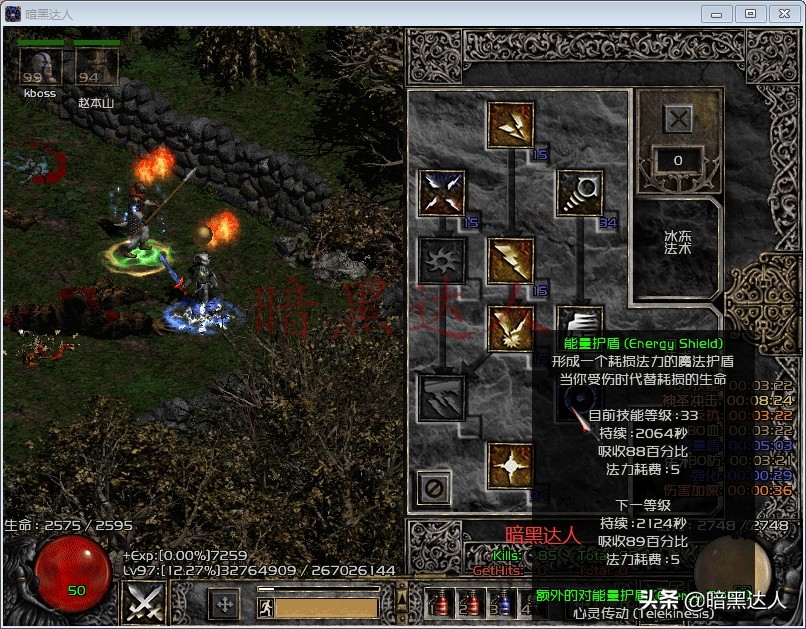
Task: Choose the Telekinesis skill icon
Action: click(x=579, y=192)
